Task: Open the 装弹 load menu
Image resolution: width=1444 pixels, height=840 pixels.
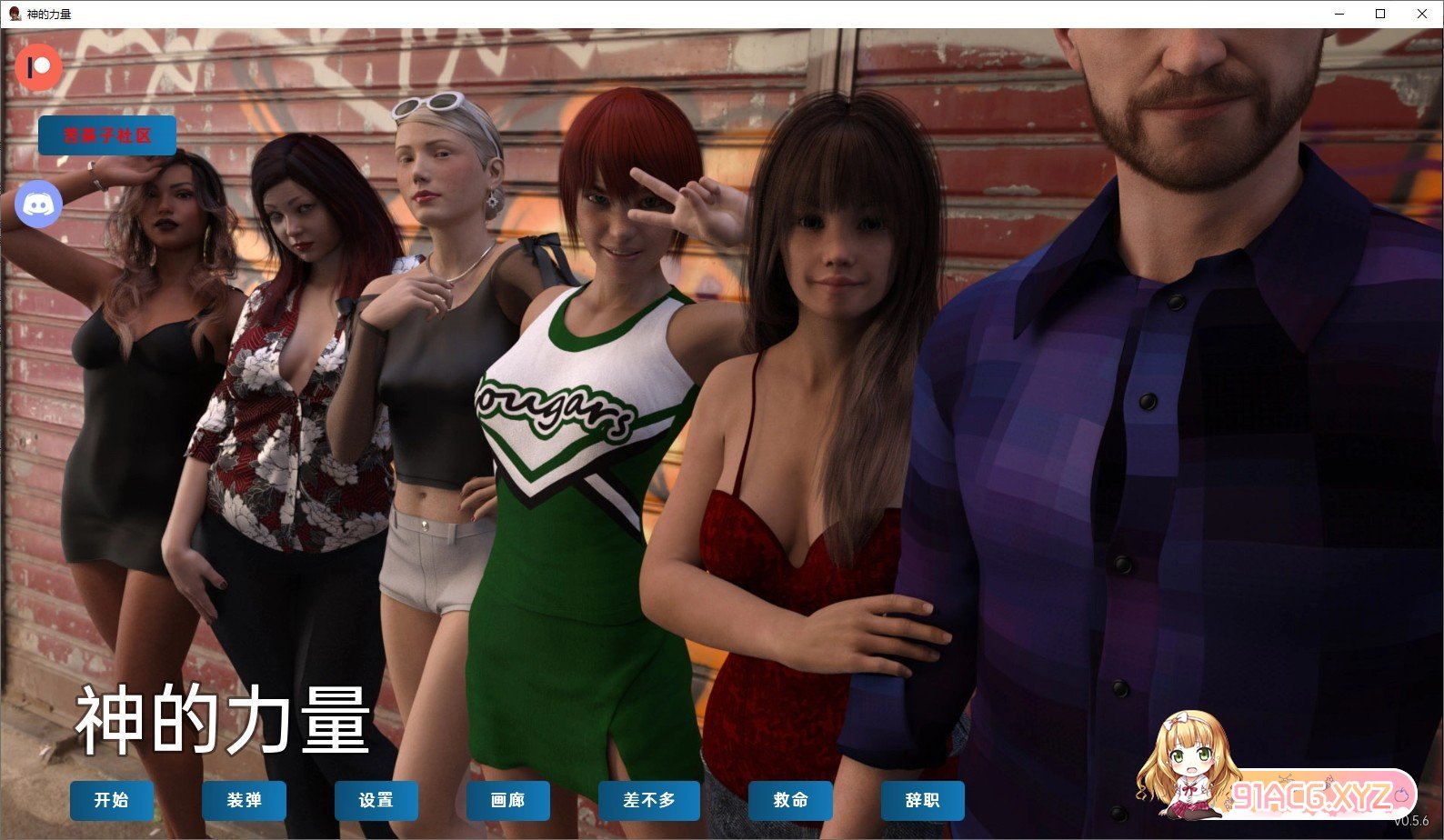Action: 244,801
